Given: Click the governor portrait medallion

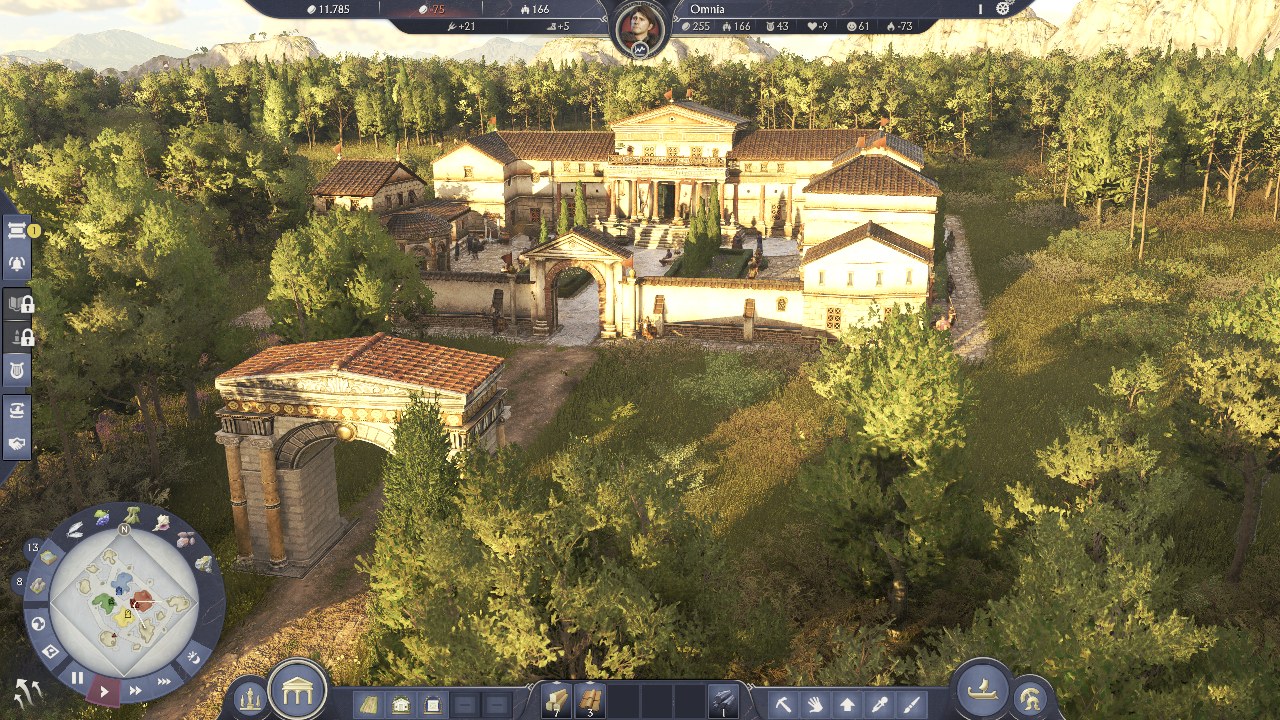Looking at the screenshot, I should click(640, 26).
